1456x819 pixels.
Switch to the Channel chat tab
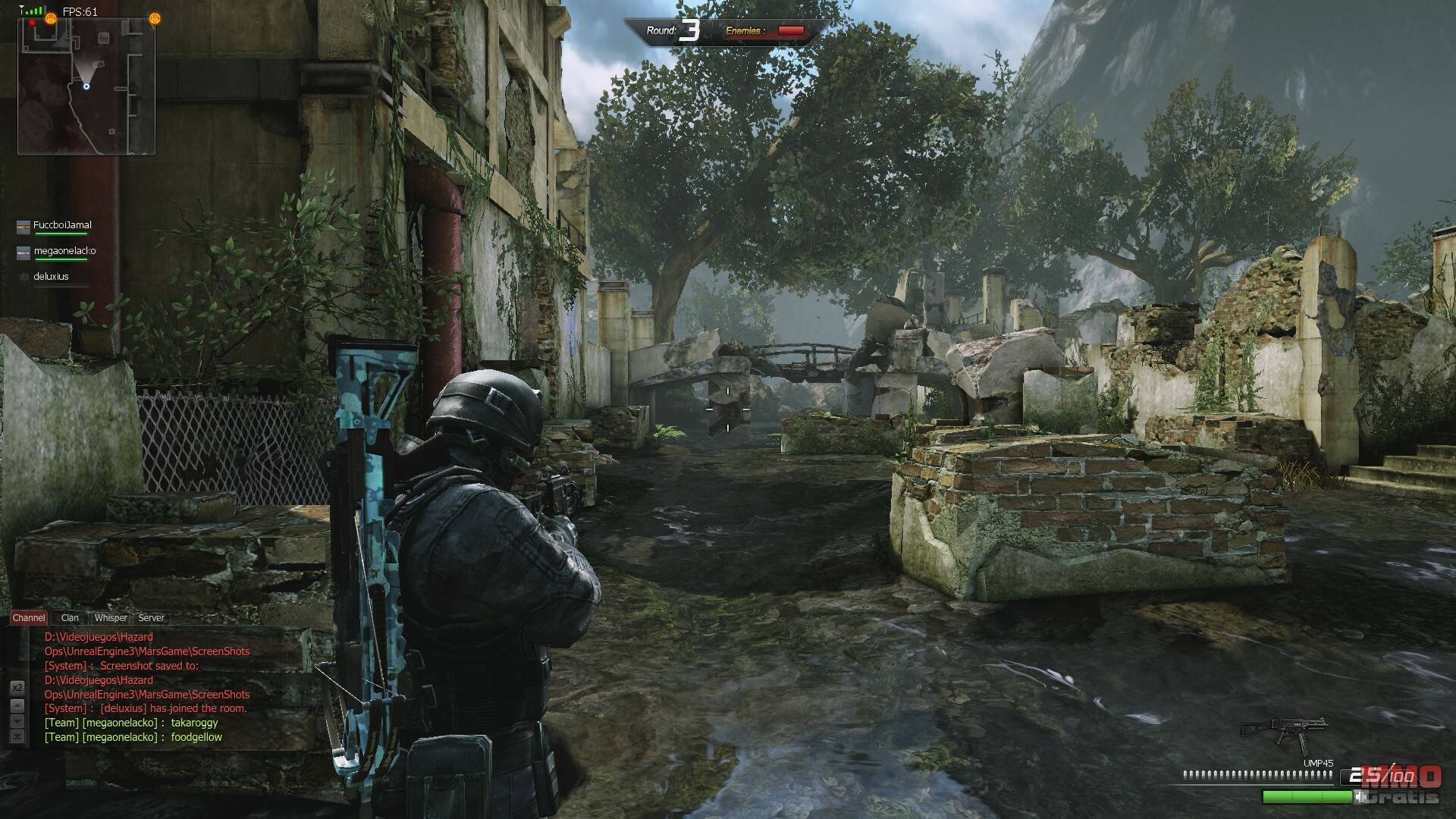click(29, 618)
